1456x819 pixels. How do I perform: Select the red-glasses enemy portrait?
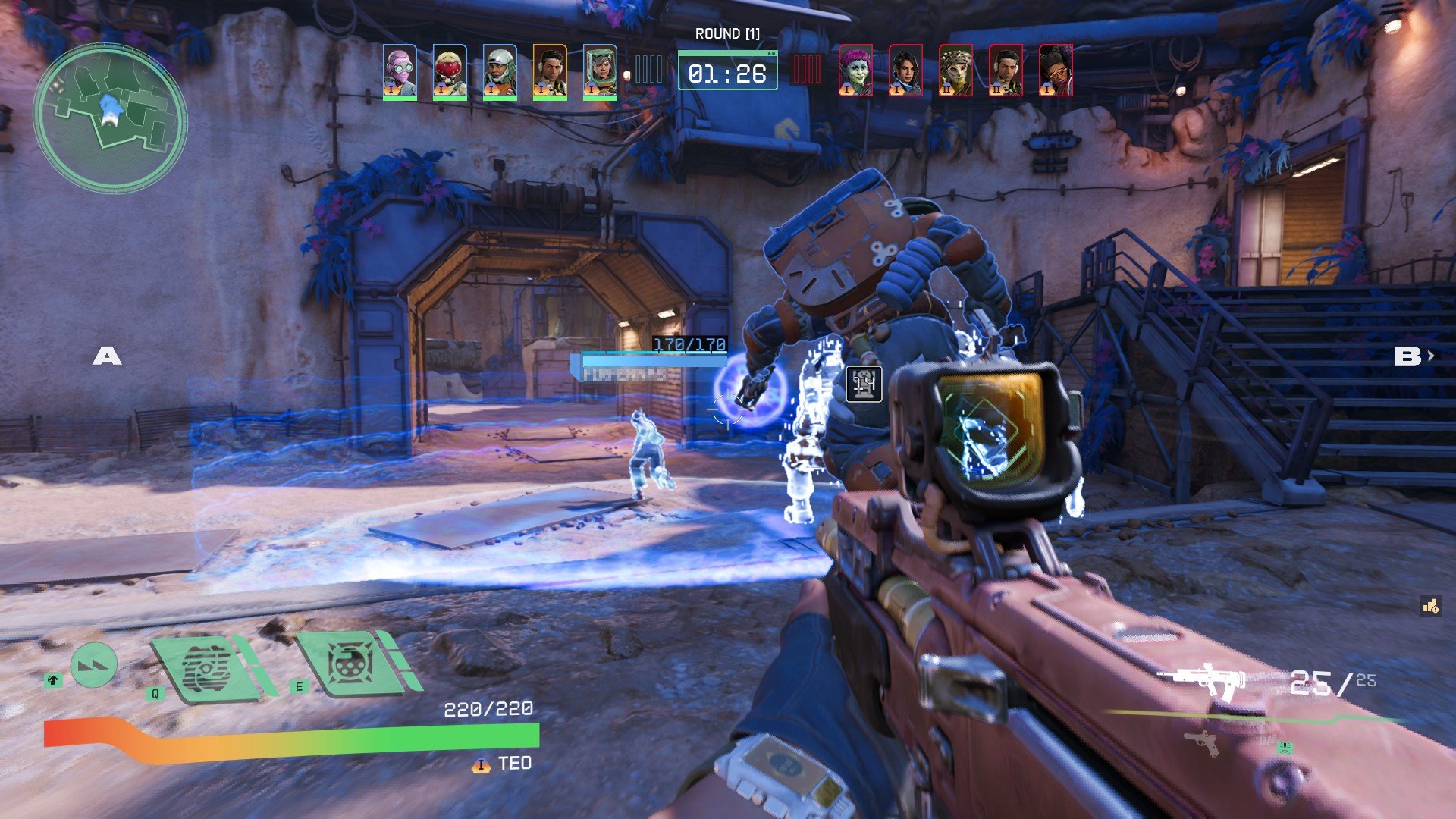coord(1056,70)
